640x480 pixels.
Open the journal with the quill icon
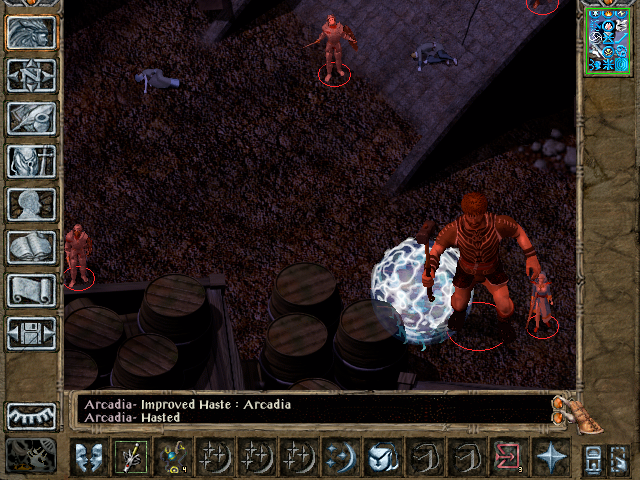[x=32, y=118]
